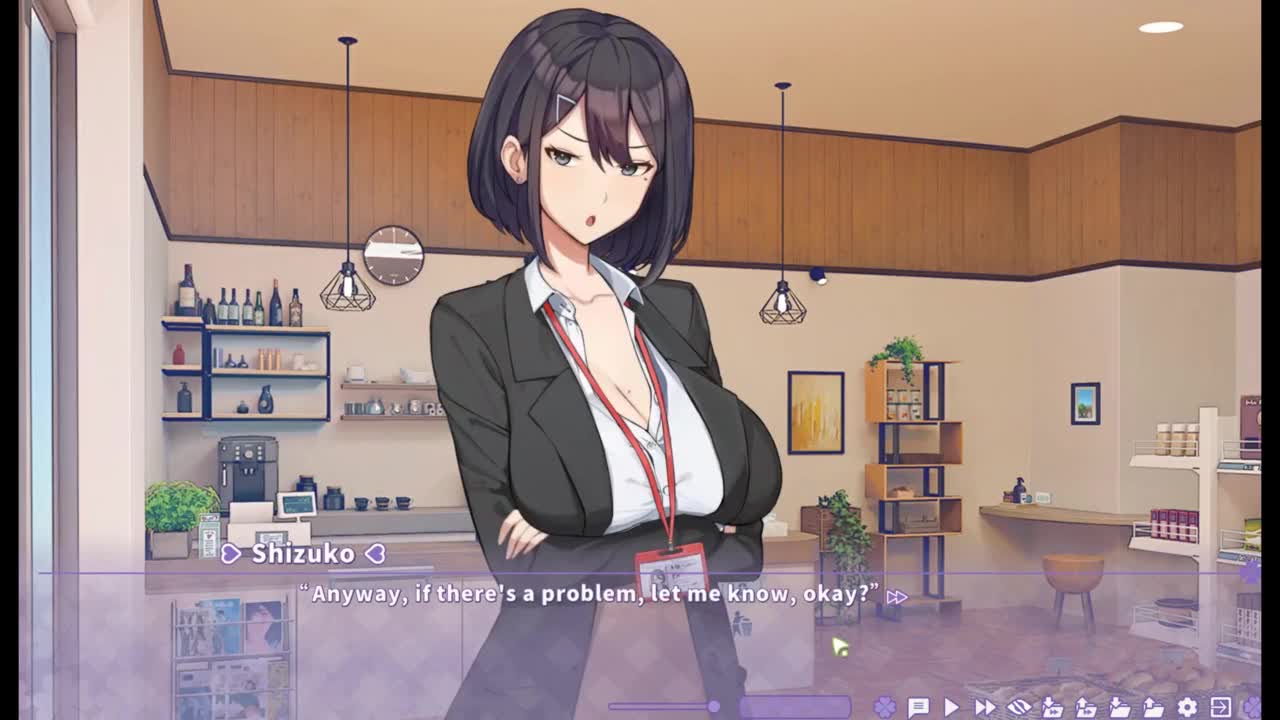
Task: Click the exit door-arrow icon
Action: click(1220, 707)
